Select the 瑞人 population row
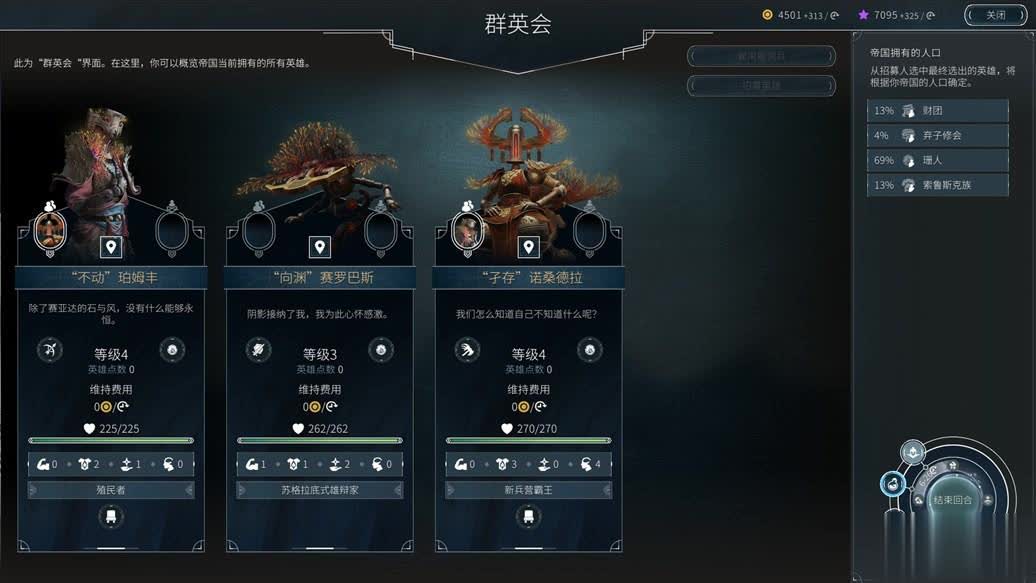This screenshot has height=583, width=1036. (938, 160)
